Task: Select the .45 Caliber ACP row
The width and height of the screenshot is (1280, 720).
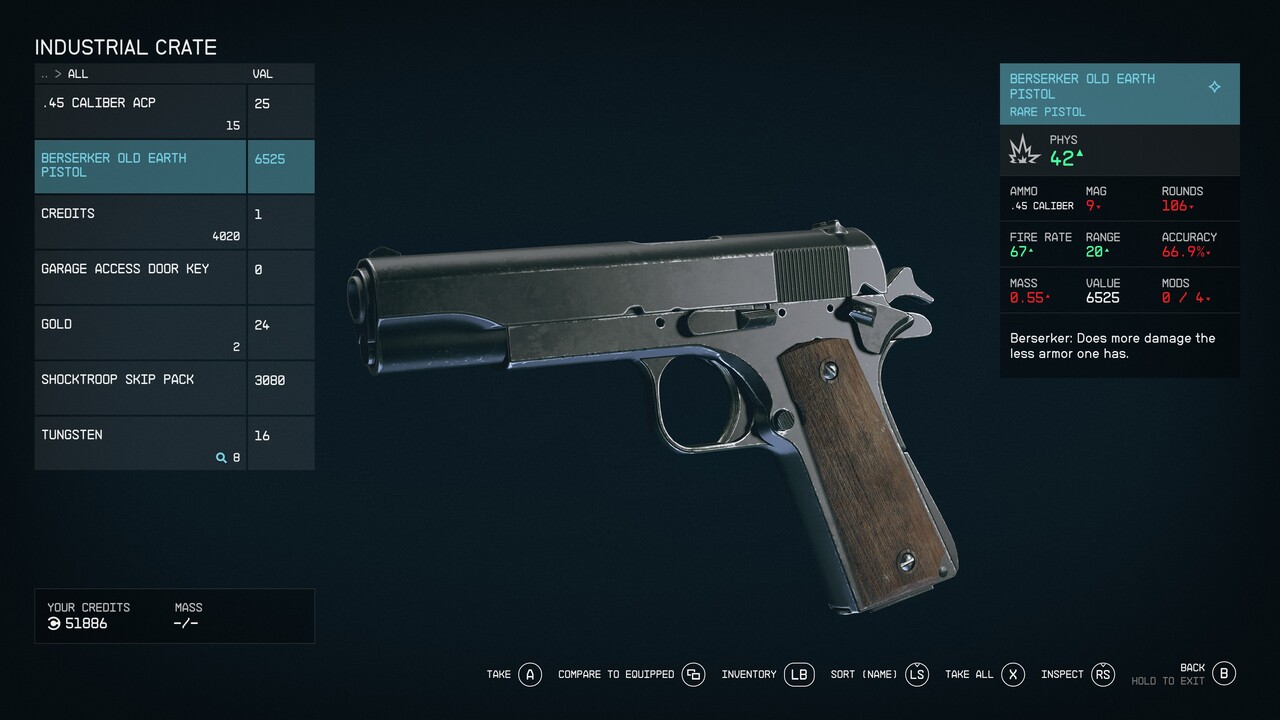Action: [x=140, y=112]
